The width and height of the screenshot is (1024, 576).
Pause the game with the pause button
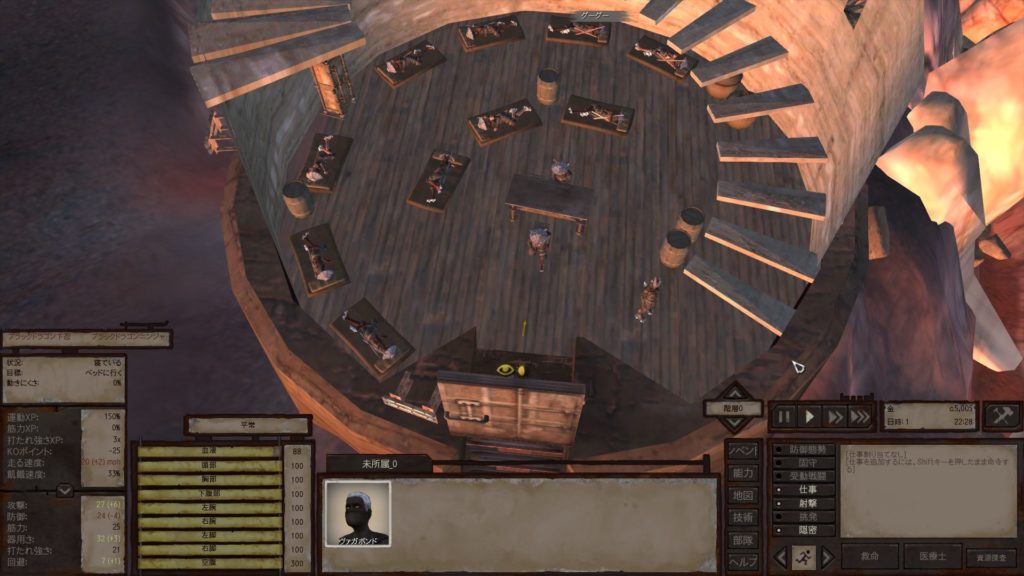[x=785, y=416]
